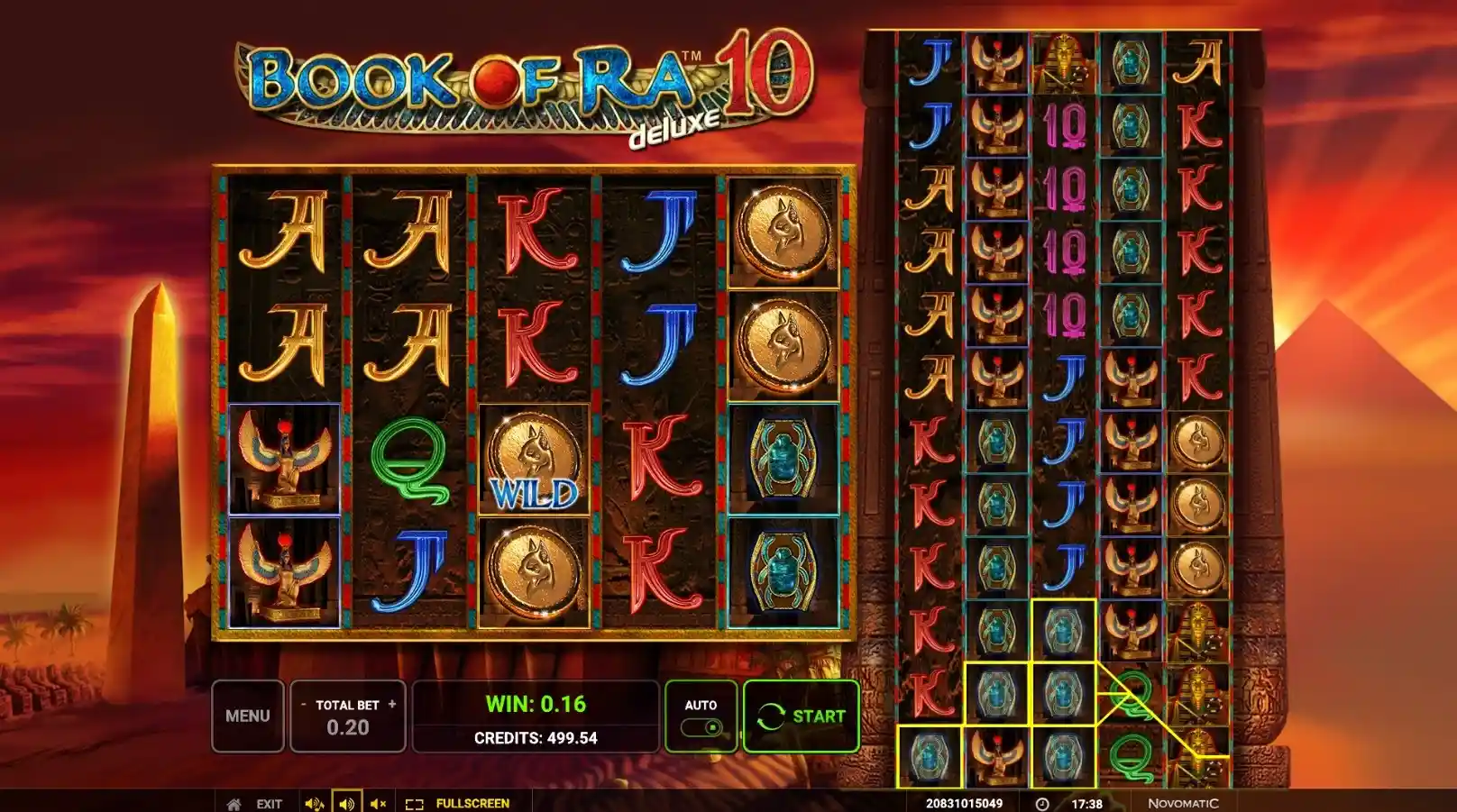
Task: Decrease total bet with the minus button
Action: tap(304, 704)
